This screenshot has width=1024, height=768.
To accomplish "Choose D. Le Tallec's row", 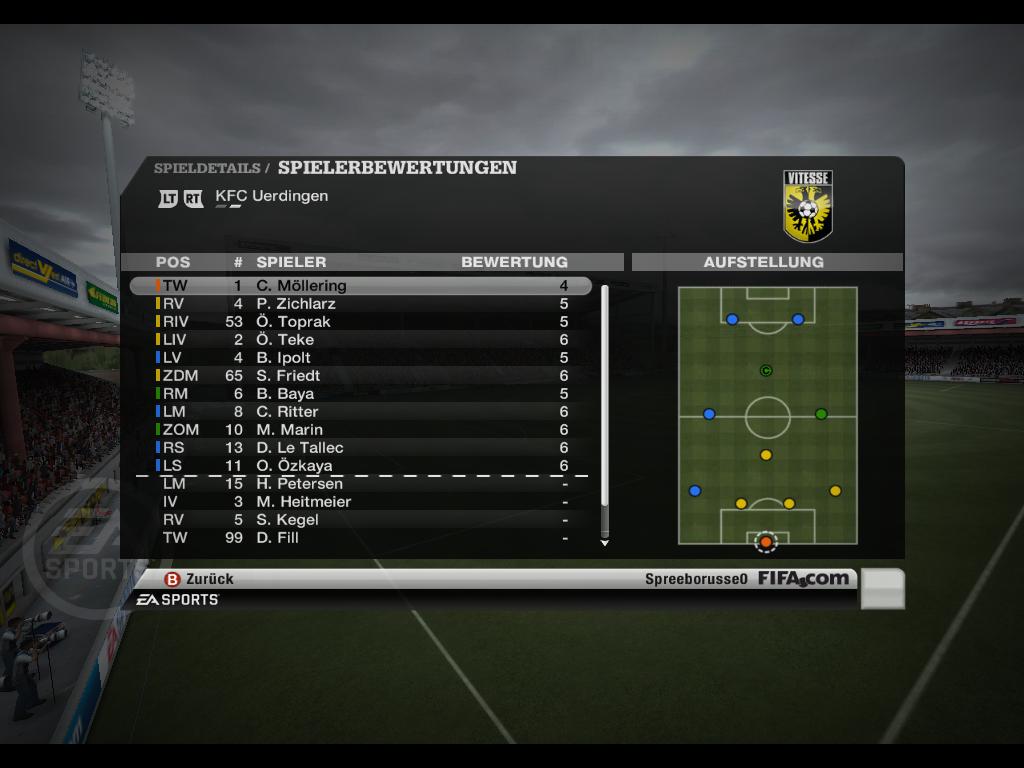I will click(x=360, y=448).
